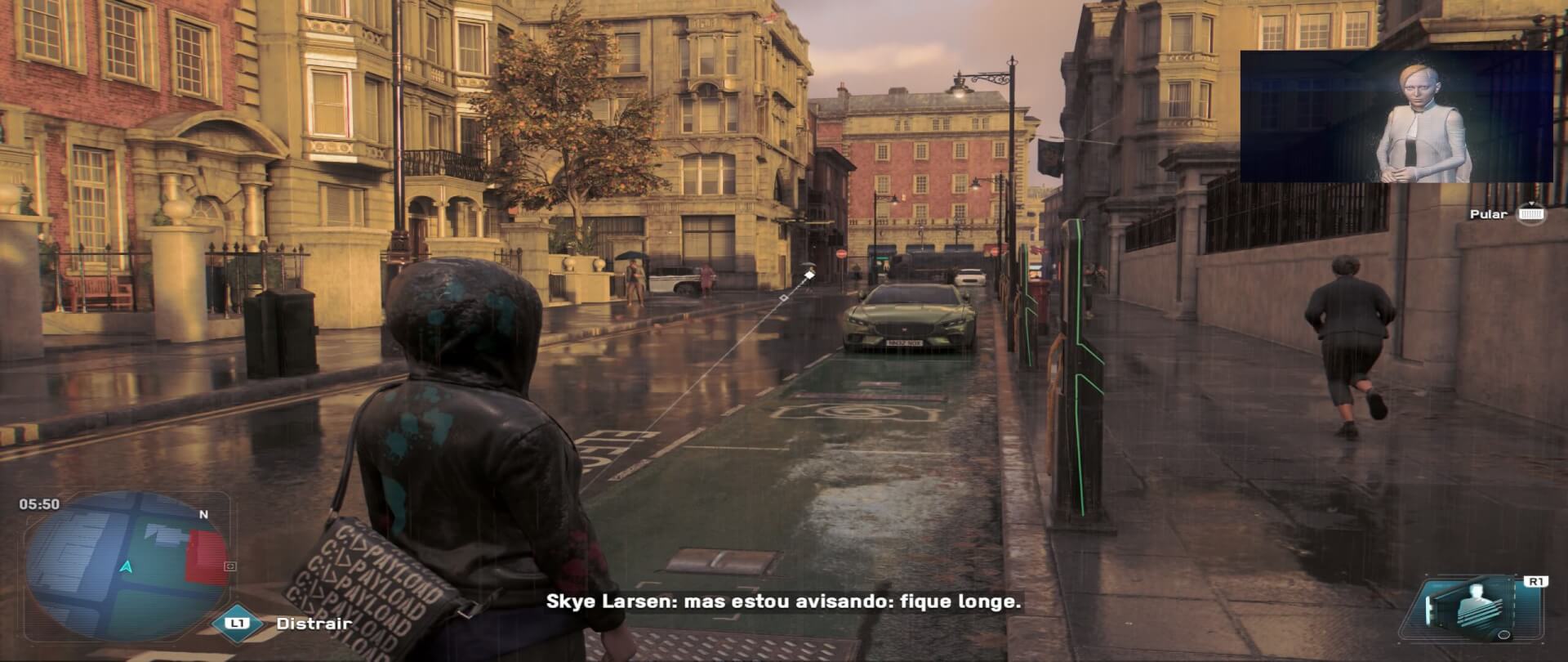
Task: Click Pular to skip the dialogue
Action: 1490,214
